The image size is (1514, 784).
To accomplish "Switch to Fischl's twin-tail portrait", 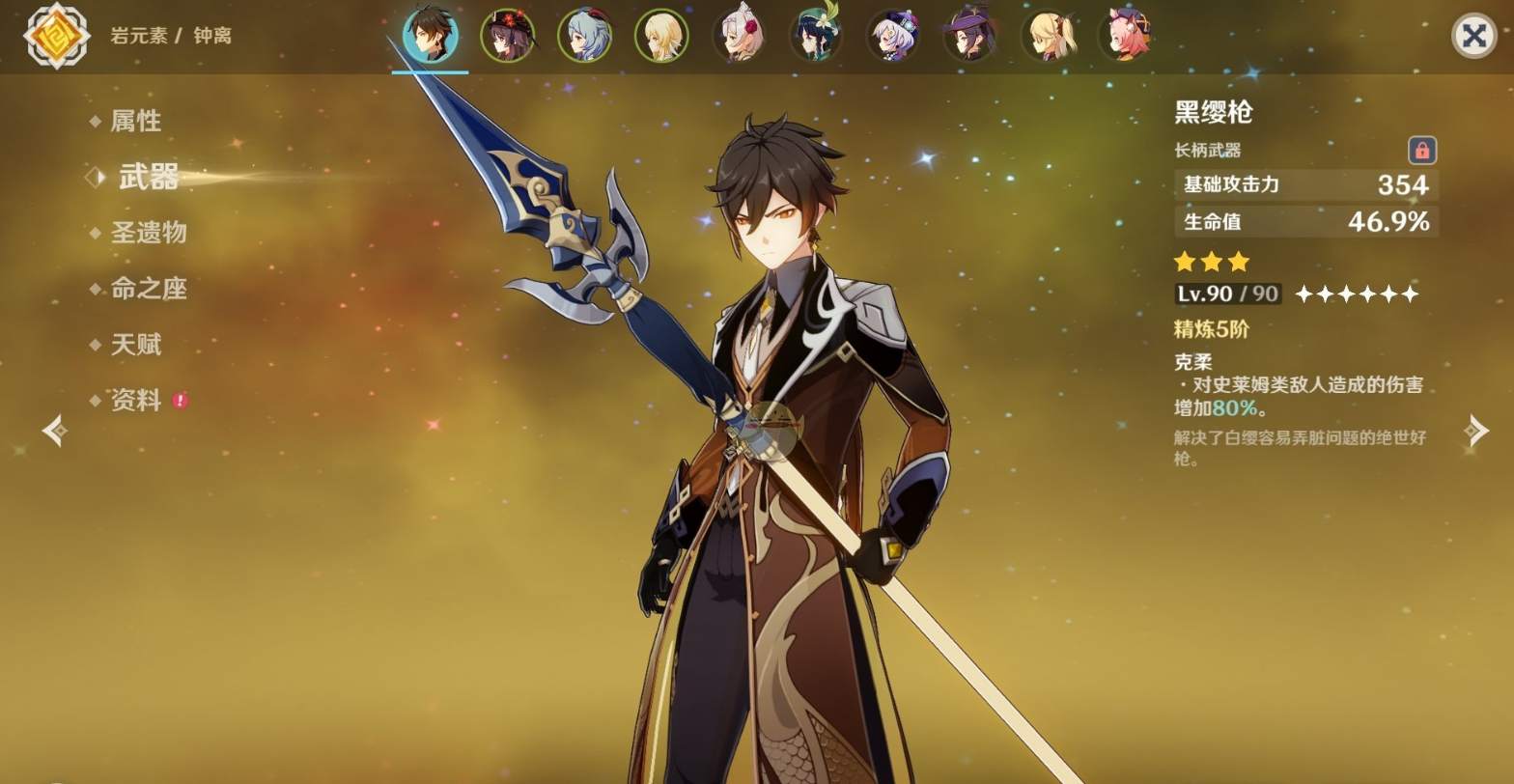I will tap(1048, 36).
